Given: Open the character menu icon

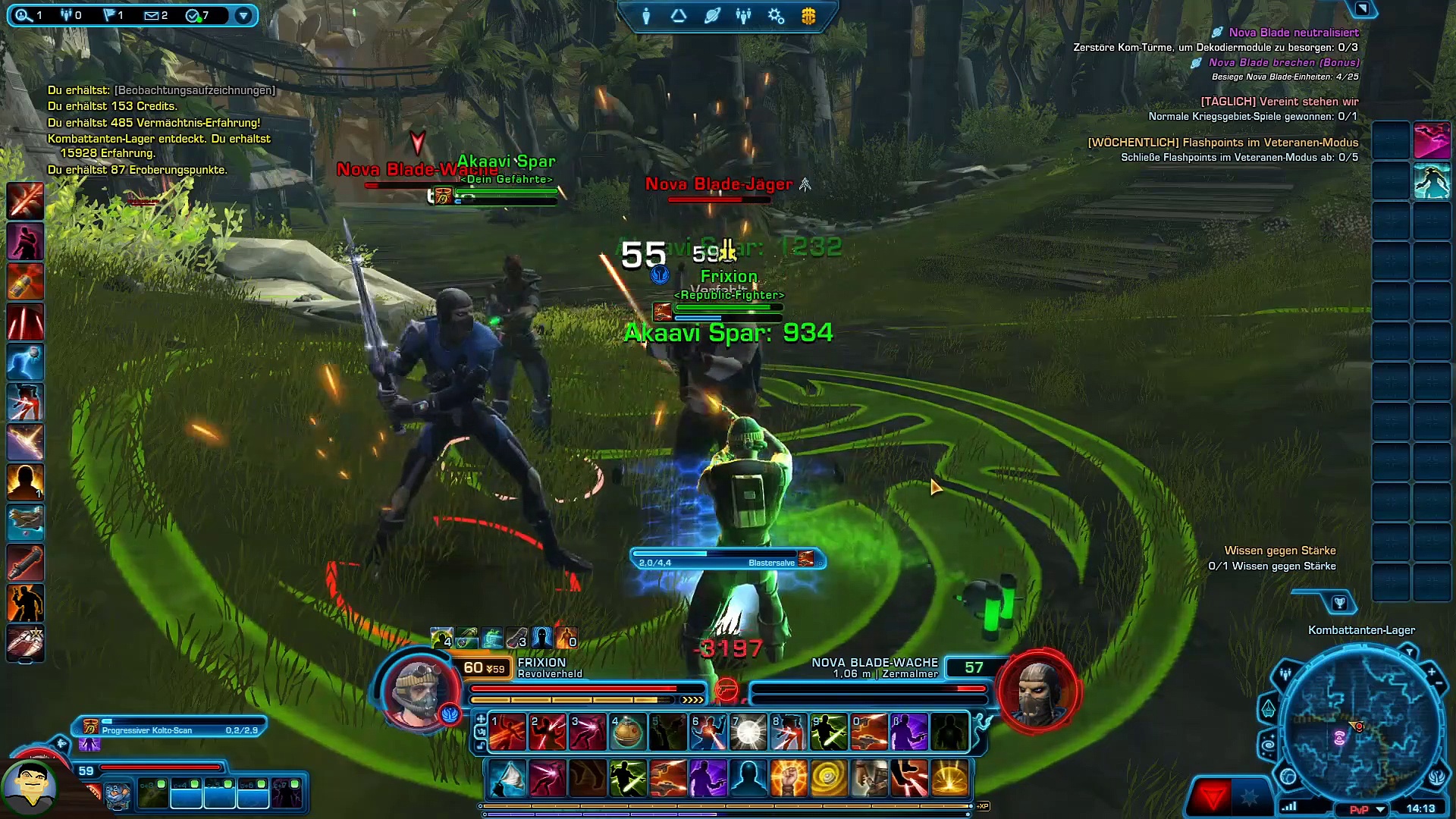Looking at the screenshot, I should [x=646, y=16].
